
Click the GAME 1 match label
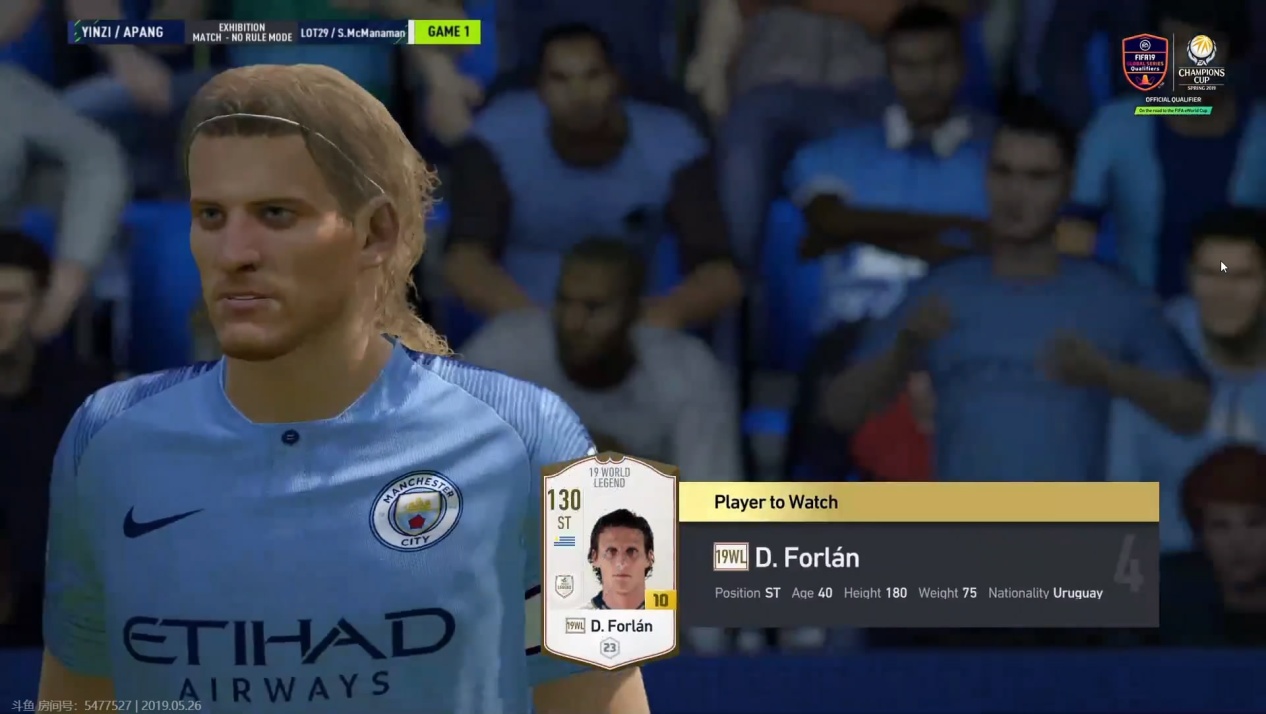point(448,32)
